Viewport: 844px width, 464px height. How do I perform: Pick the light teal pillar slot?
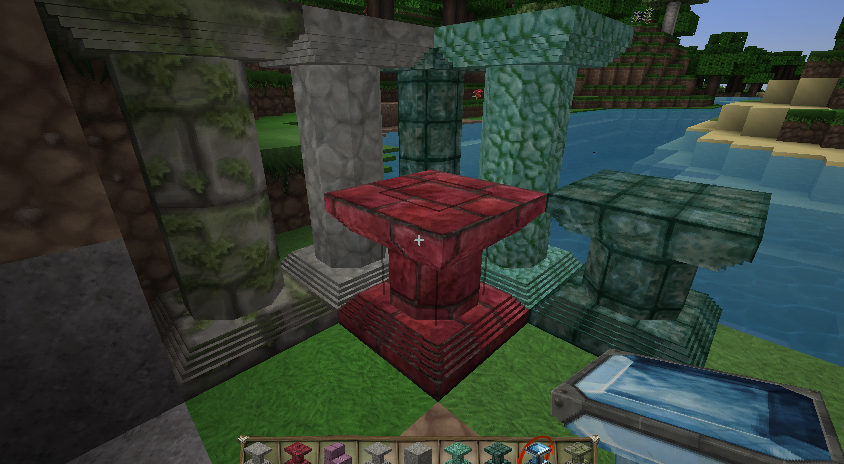click(456, 453)
